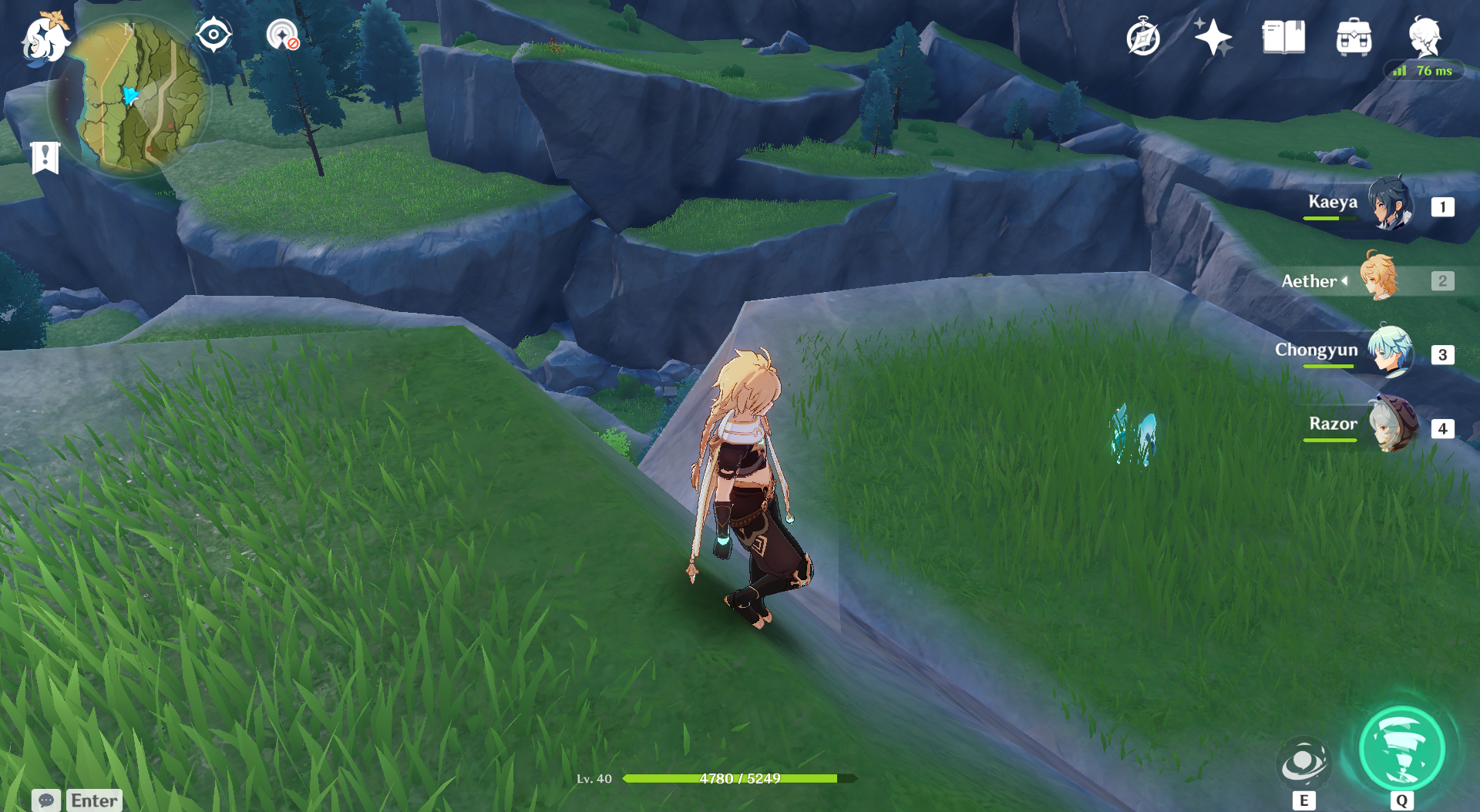The height and width of the screenshot is (812, 1480).
Task: Open the Inventory backpack icon
Action: point(1354,38)
